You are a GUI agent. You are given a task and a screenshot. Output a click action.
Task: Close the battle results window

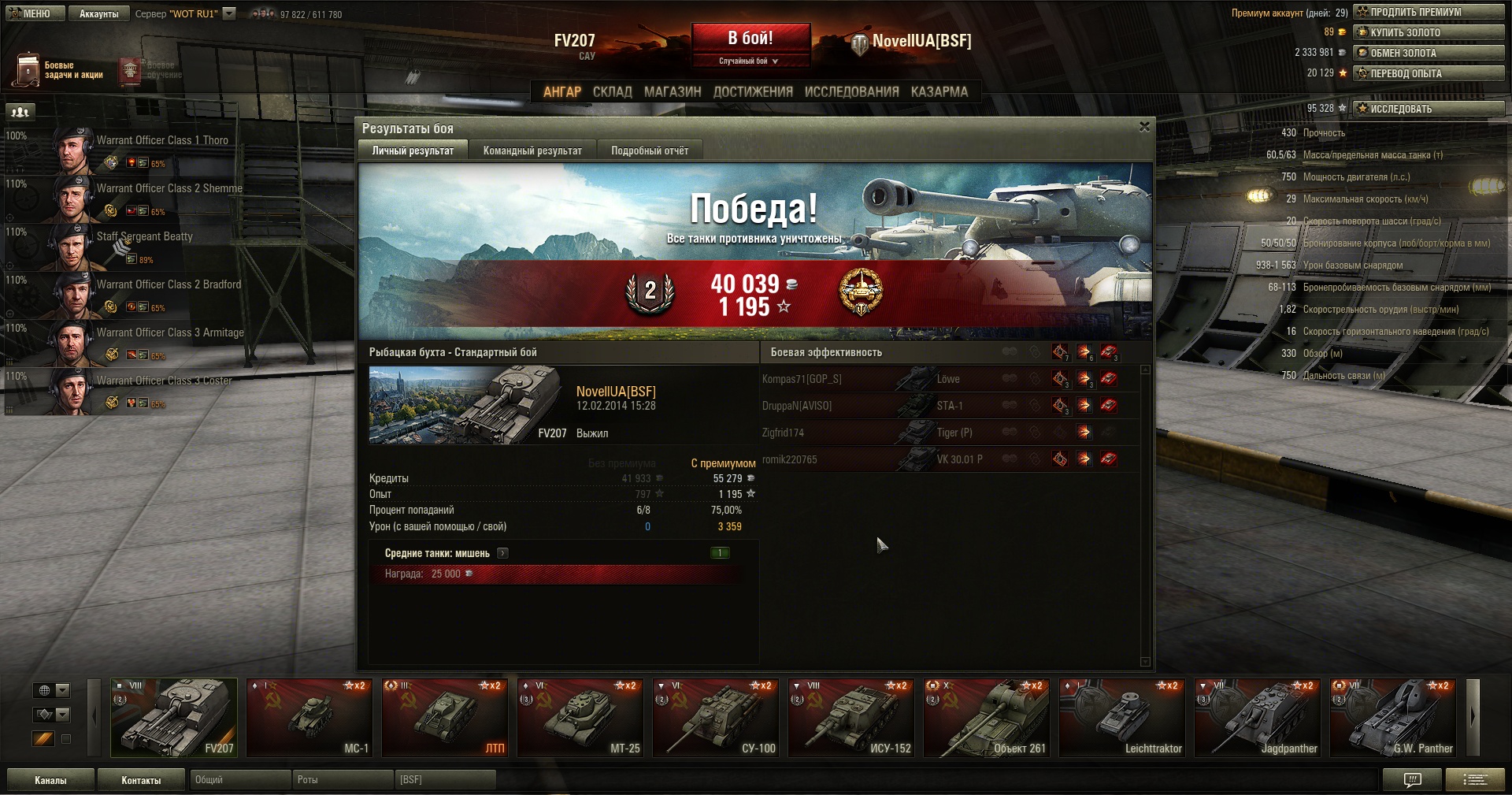[x=1144, y=127]
